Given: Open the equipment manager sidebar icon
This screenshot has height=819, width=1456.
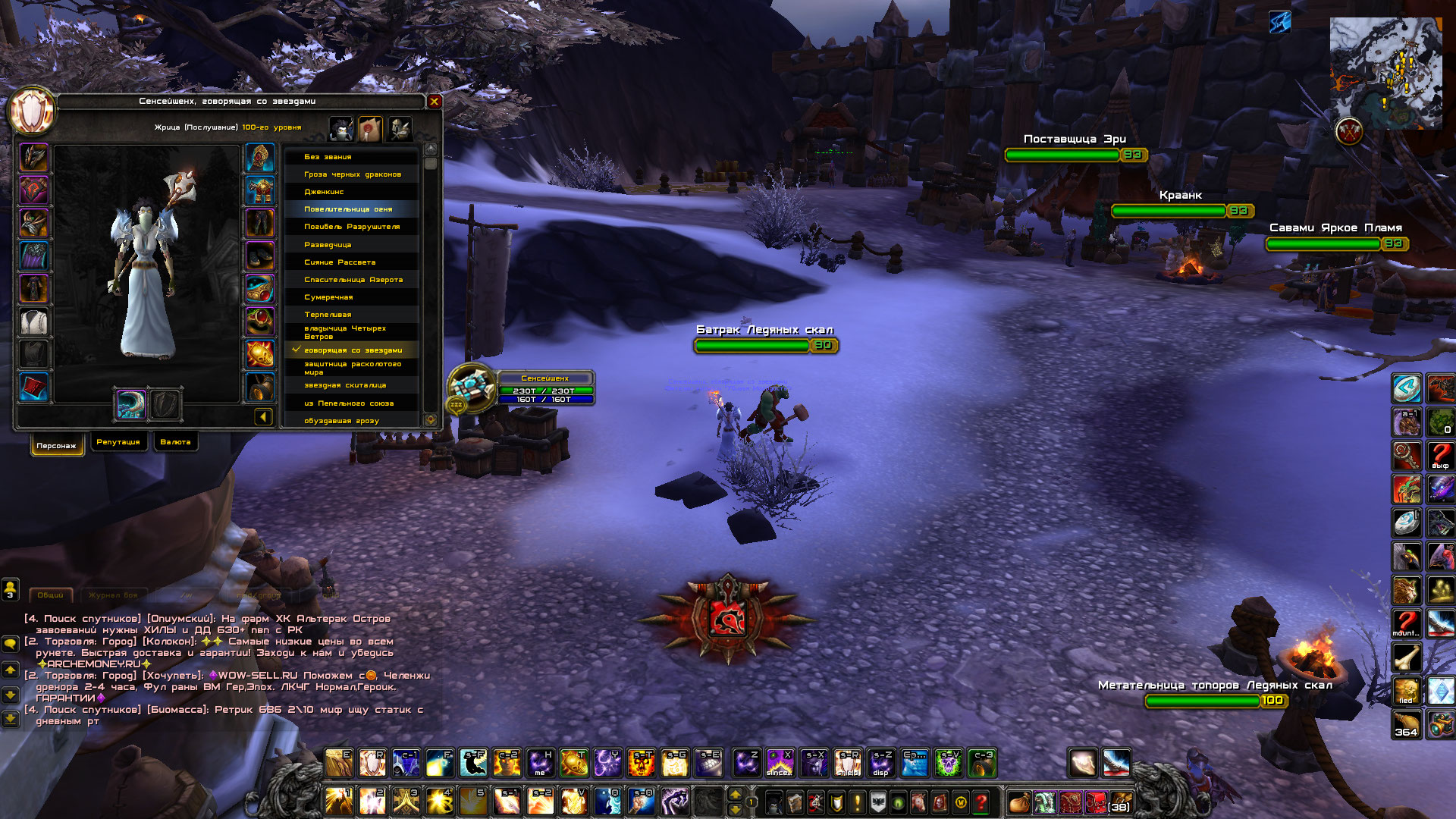Looking at the screenshot, I should 400,129.
